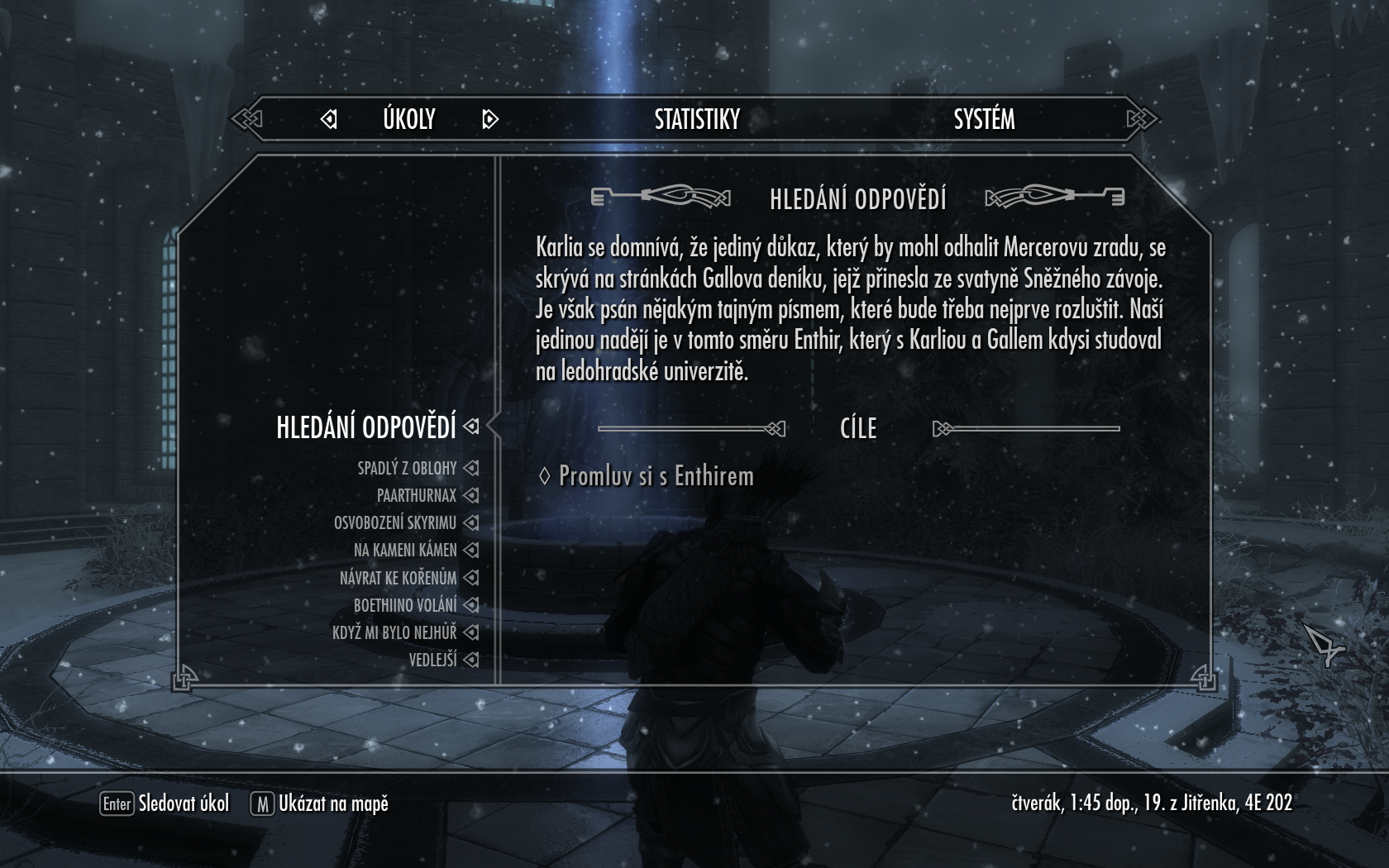
Task: Select the Hledání odpovědí quest entry
Action: 366,427
